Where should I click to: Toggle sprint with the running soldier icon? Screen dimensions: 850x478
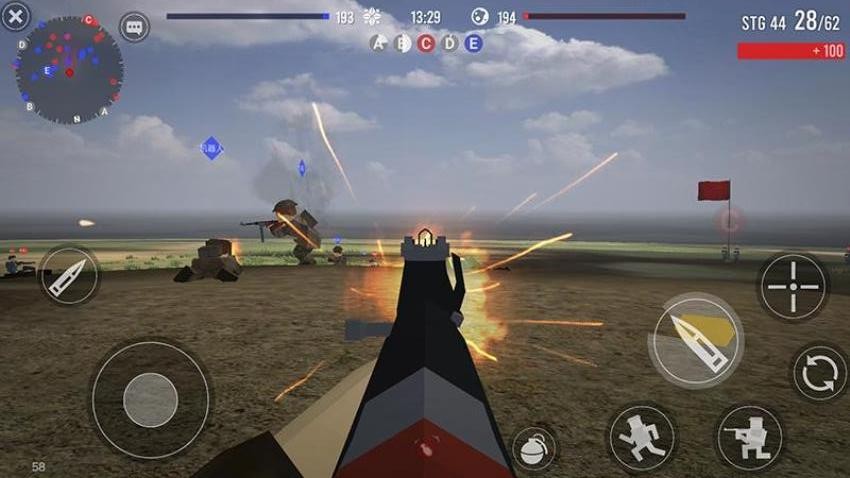(642, 438)
